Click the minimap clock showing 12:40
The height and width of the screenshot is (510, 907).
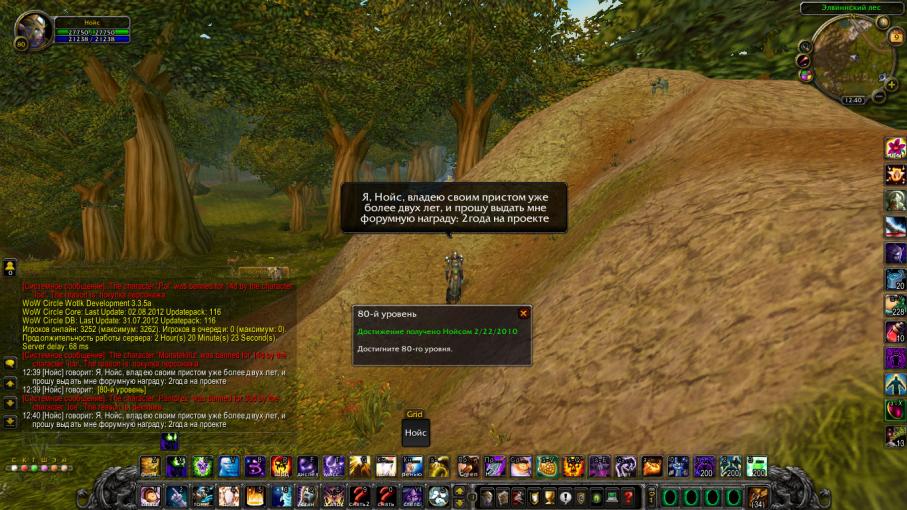pyautogui.click(x=853, y=100)
